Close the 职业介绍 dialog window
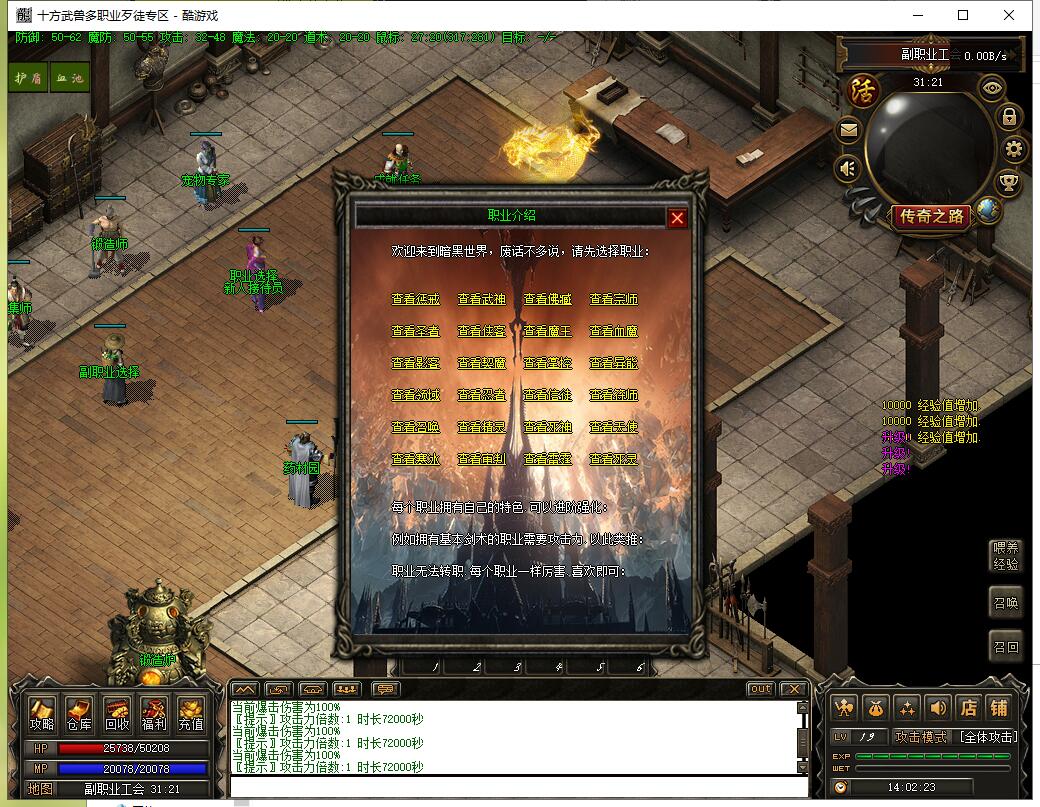The width and height of the screenshot is (1040, 807). pyautogui.click(x=677, y=218)
